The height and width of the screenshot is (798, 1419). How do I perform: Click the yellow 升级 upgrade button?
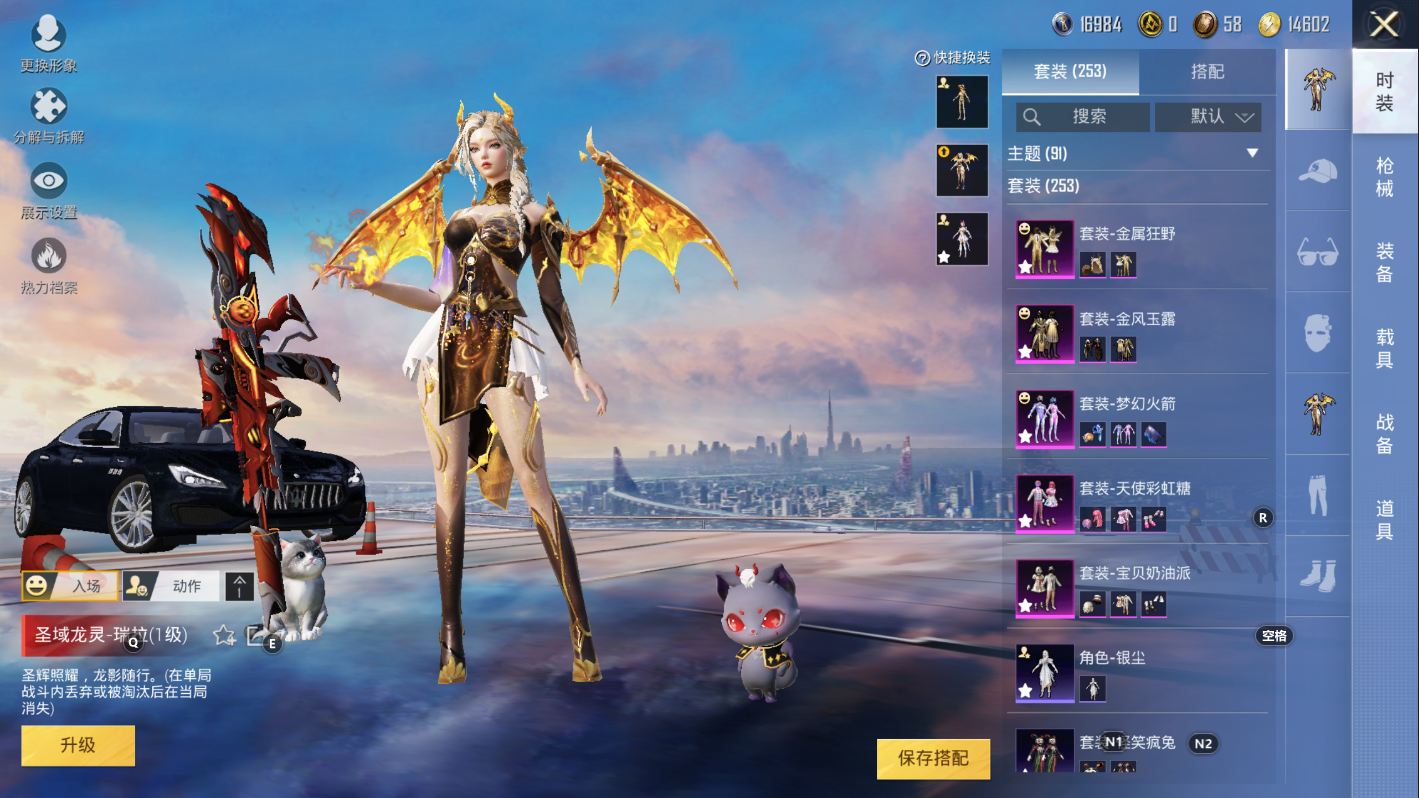78,745
